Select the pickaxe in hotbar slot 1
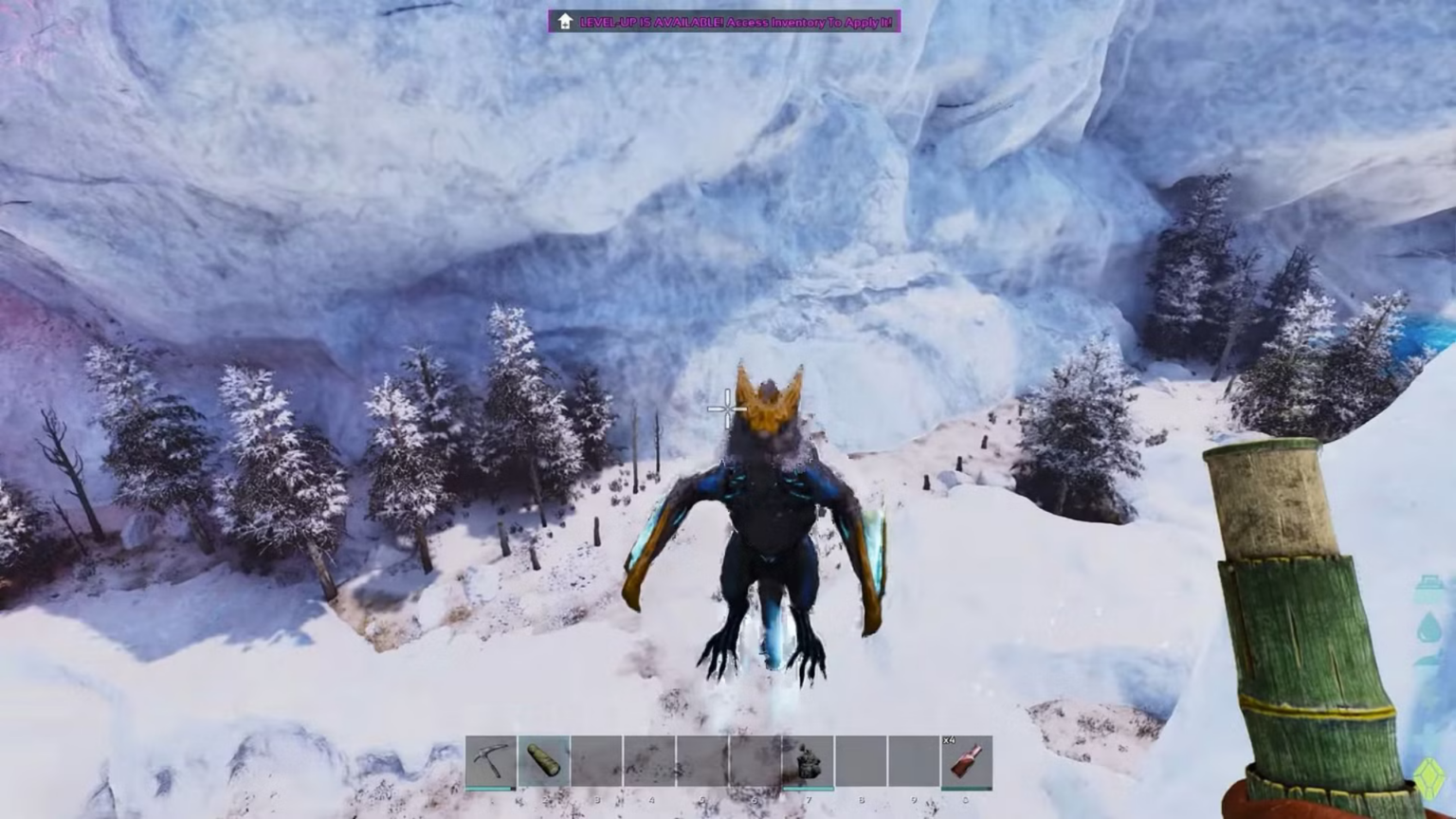1456x819 pixels. pyautogui.click(x=490, y=758)
